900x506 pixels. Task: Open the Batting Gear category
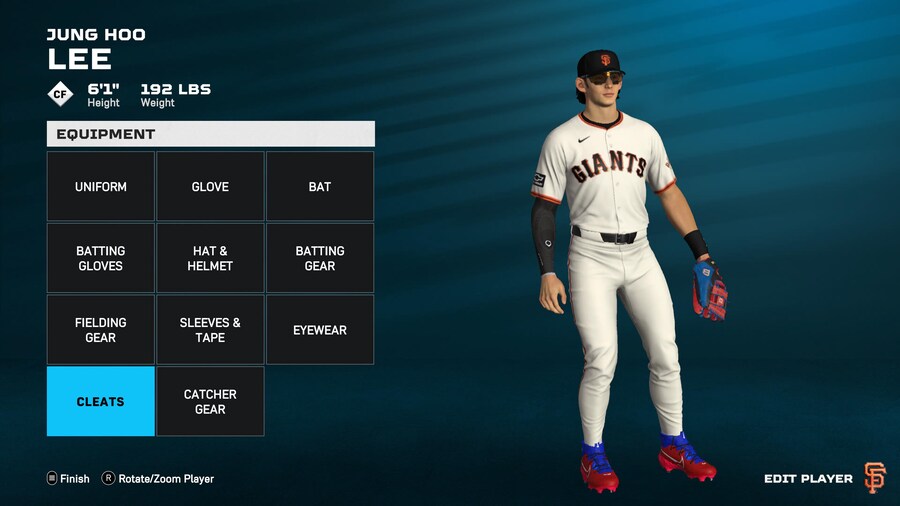coord(320,258)
